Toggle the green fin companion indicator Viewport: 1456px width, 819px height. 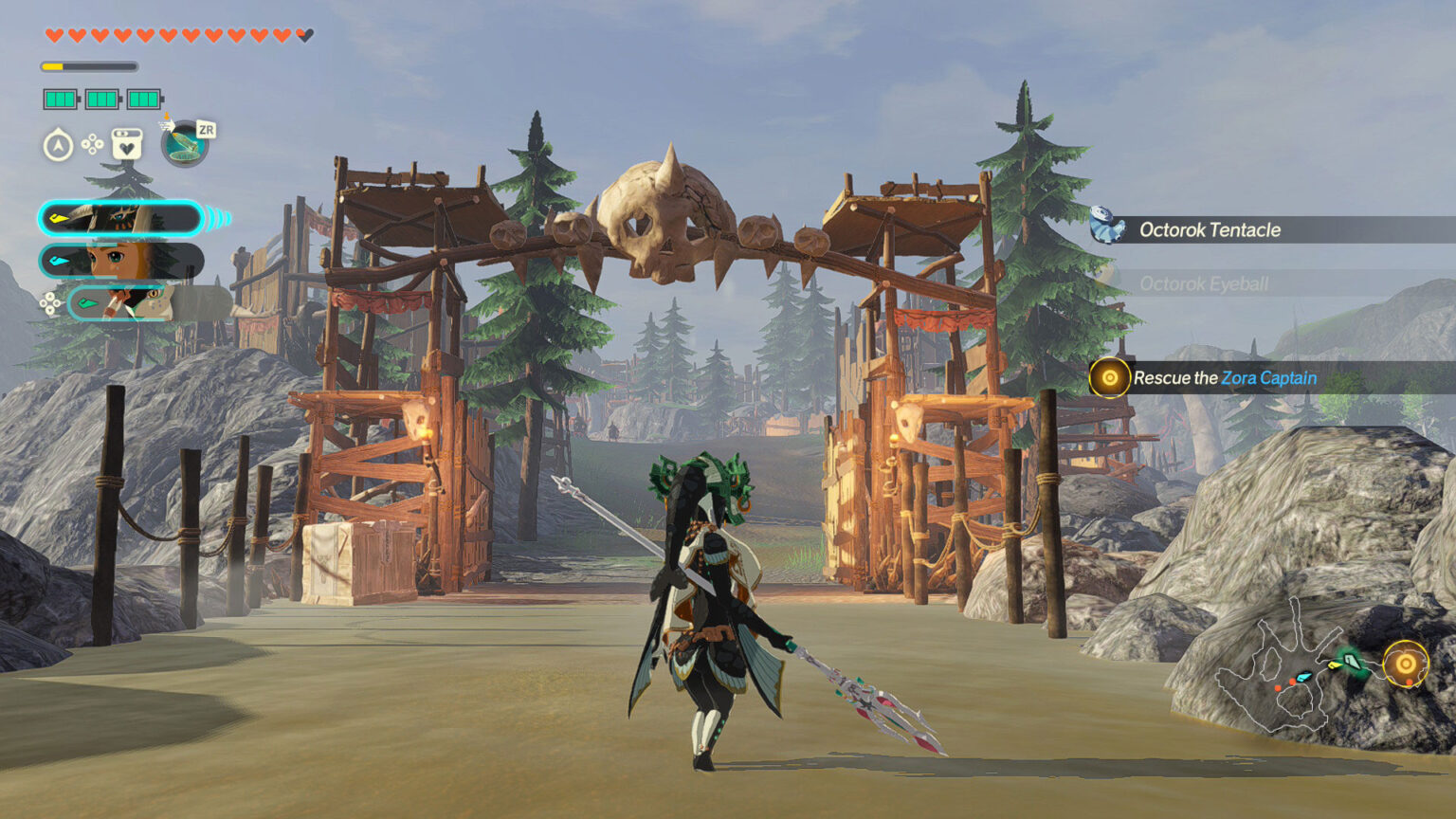click(89, 301)
